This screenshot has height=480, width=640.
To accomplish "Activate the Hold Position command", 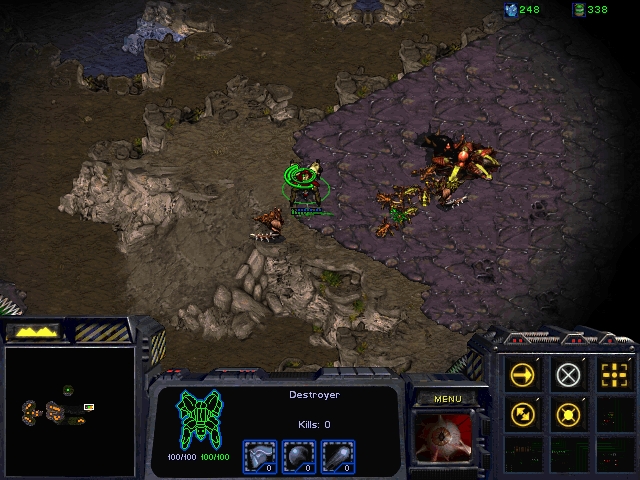I will (x=568, y=413).
